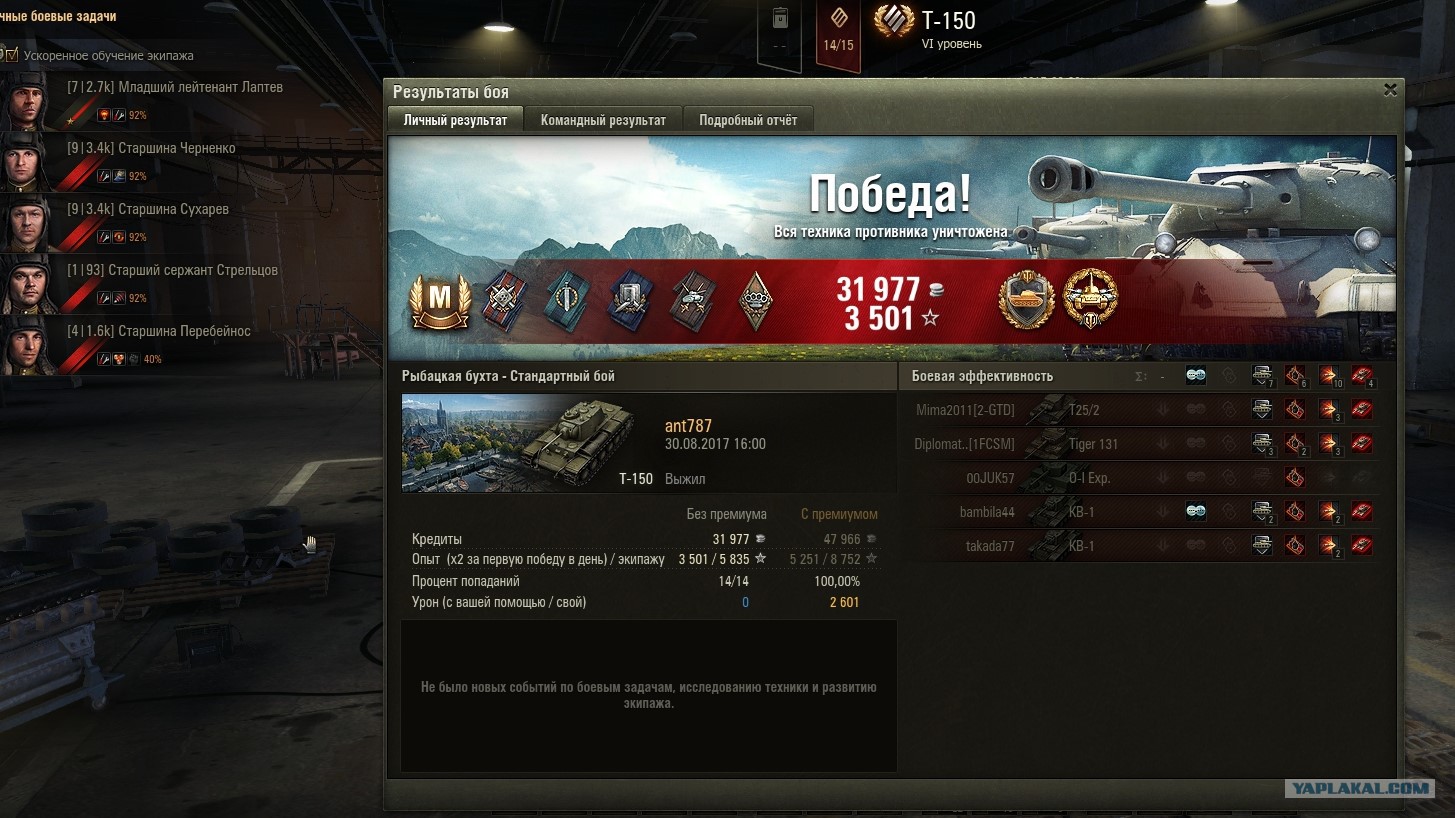This screenshot has height=818, width=1455.
Task: Open the 14/15 personal missions banner
Action: [838, 36]
